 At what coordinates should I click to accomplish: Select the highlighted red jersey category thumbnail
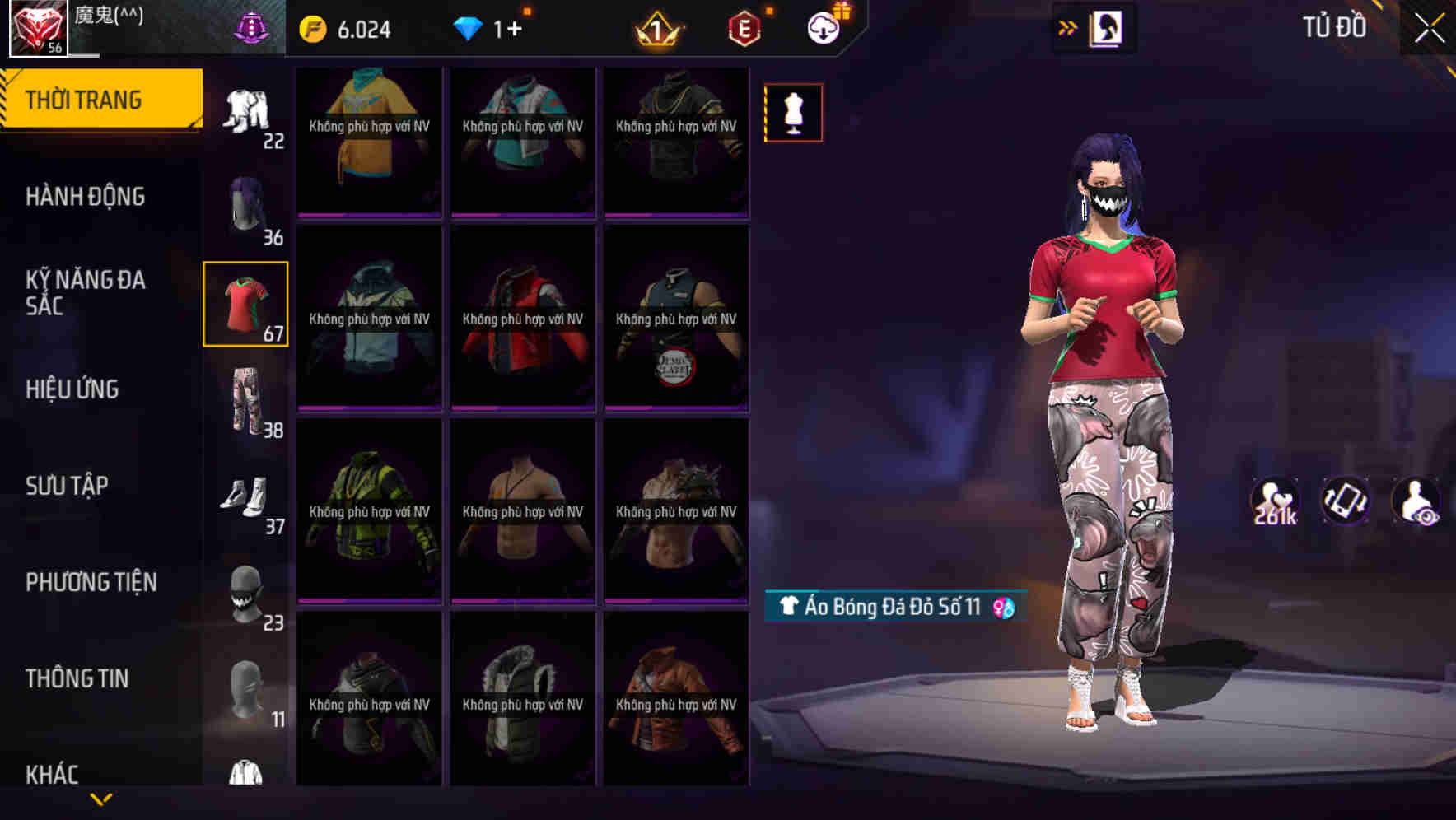coord(245,305)
